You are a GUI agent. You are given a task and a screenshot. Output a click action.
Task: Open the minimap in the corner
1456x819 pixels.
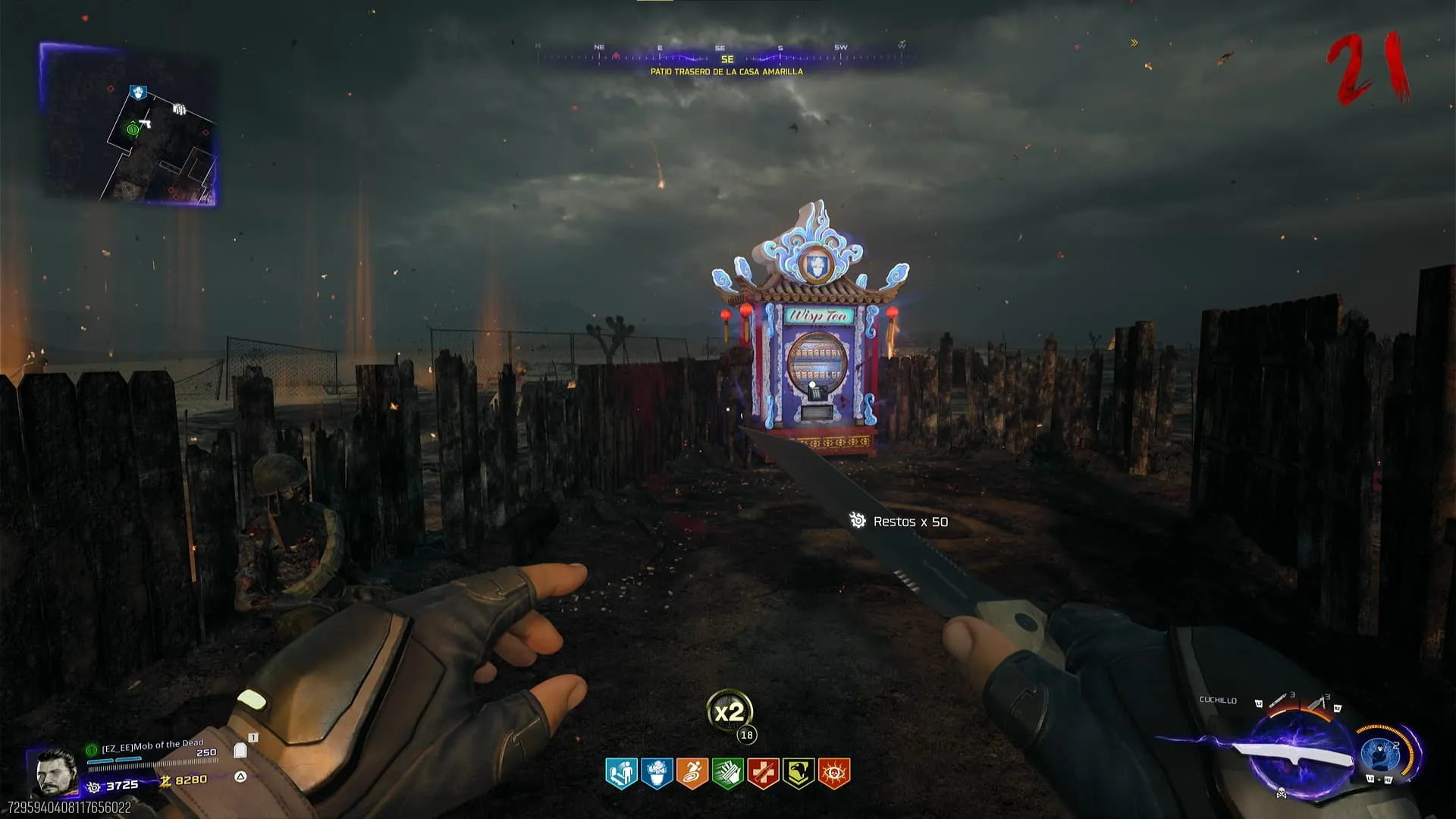(127, 125)
